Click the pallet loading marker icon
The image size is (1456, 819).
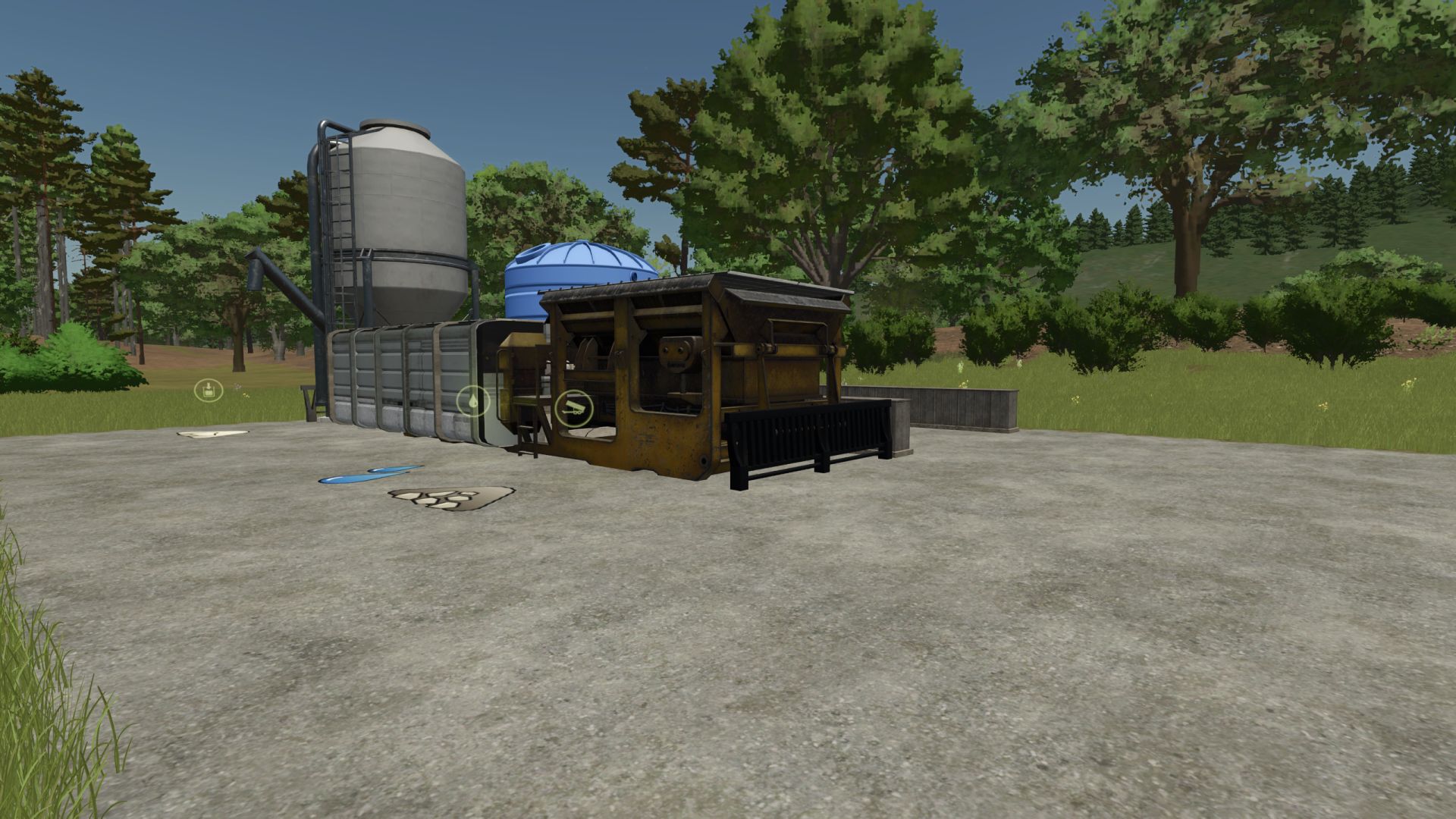point(209,391)
